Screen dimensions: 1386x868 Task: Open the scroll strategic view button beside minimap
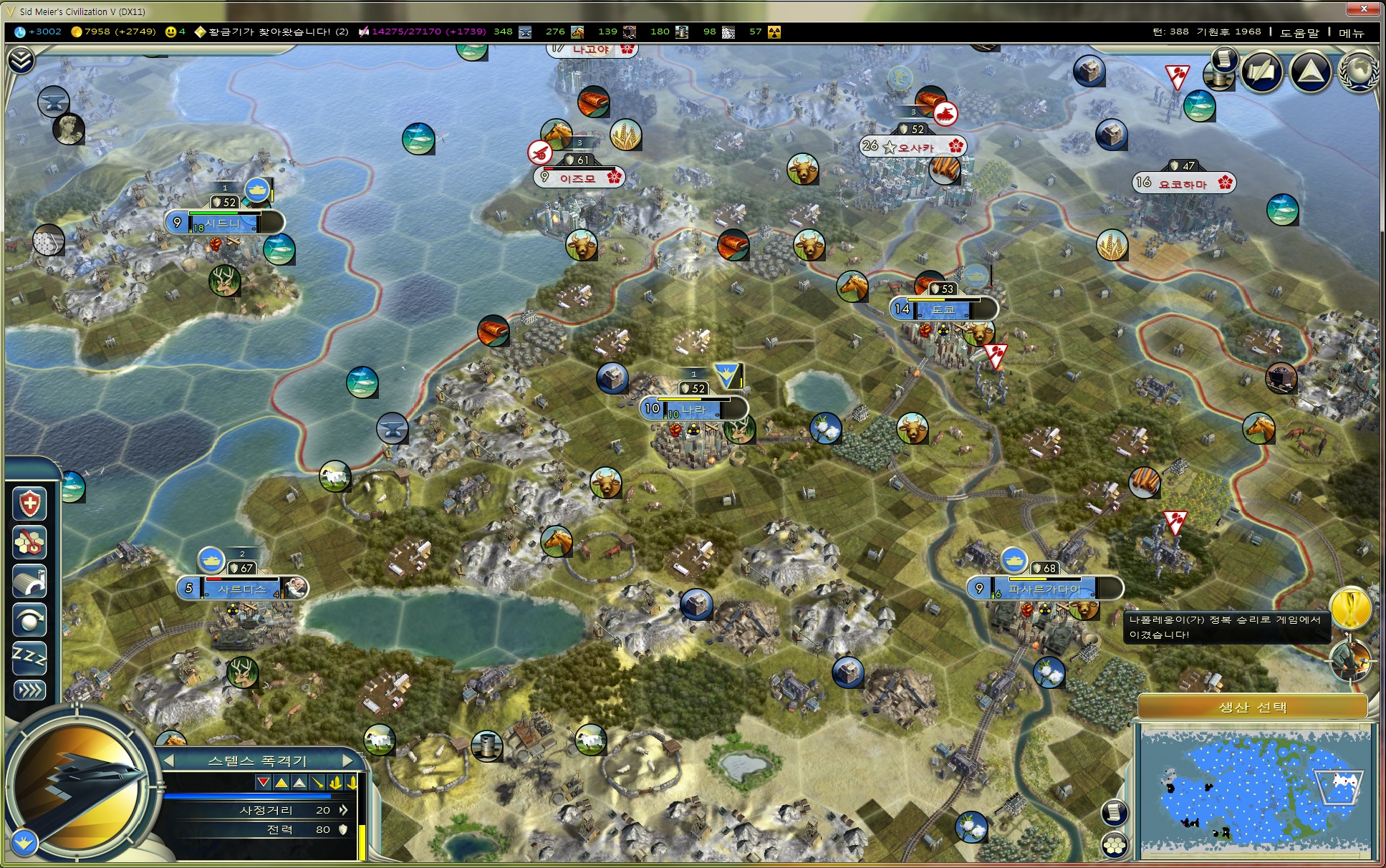[x=1114, y=812]
